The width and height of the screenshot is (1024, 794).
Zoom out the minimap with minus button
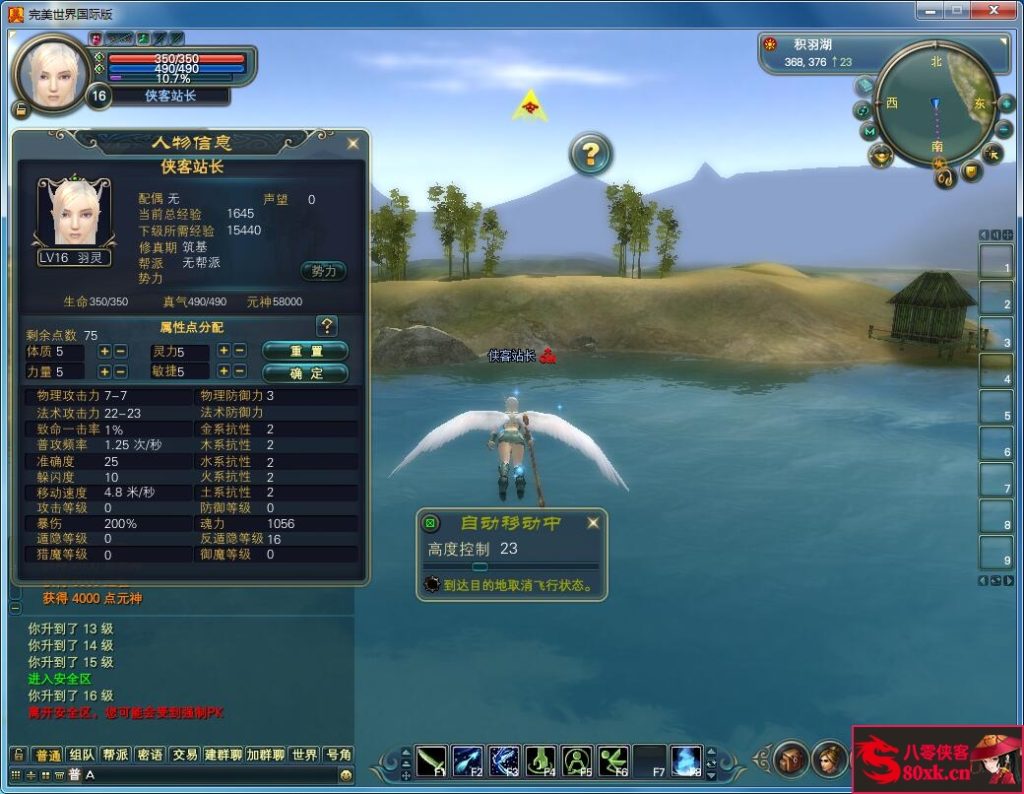click(1005, 130)
